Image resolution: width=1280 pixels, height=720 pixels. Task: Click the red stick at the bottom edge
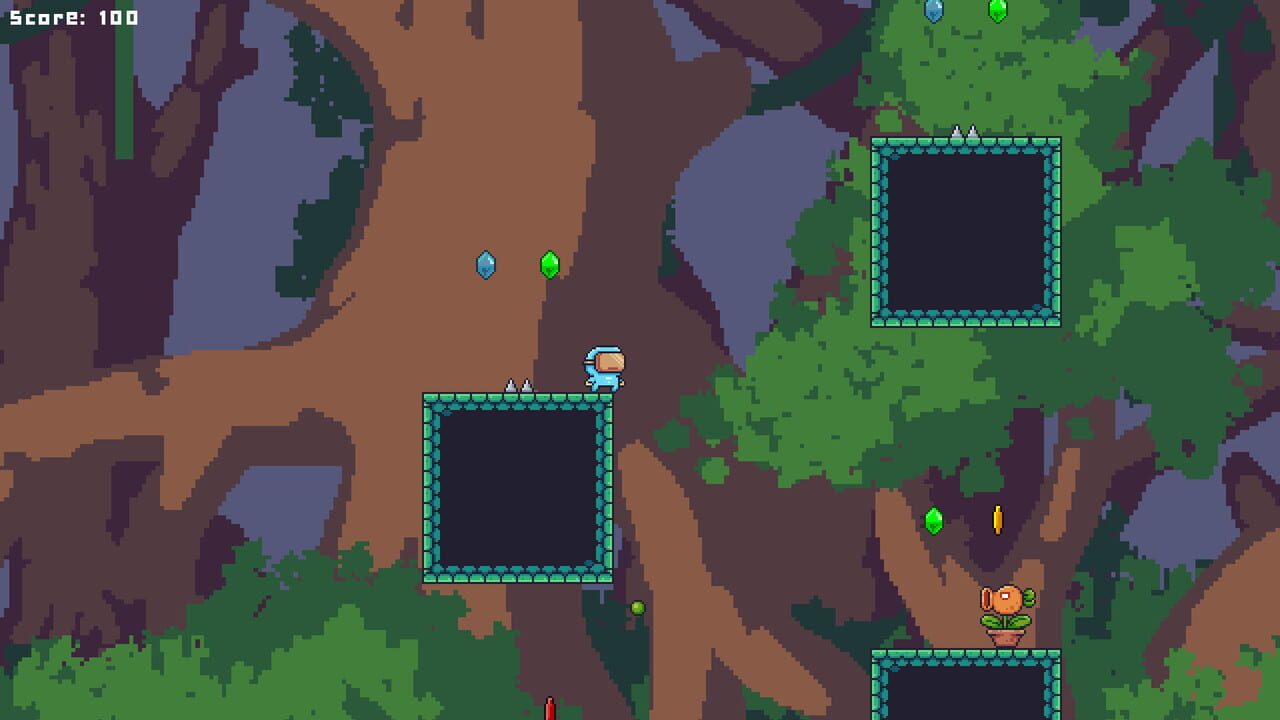coord(548,710)
